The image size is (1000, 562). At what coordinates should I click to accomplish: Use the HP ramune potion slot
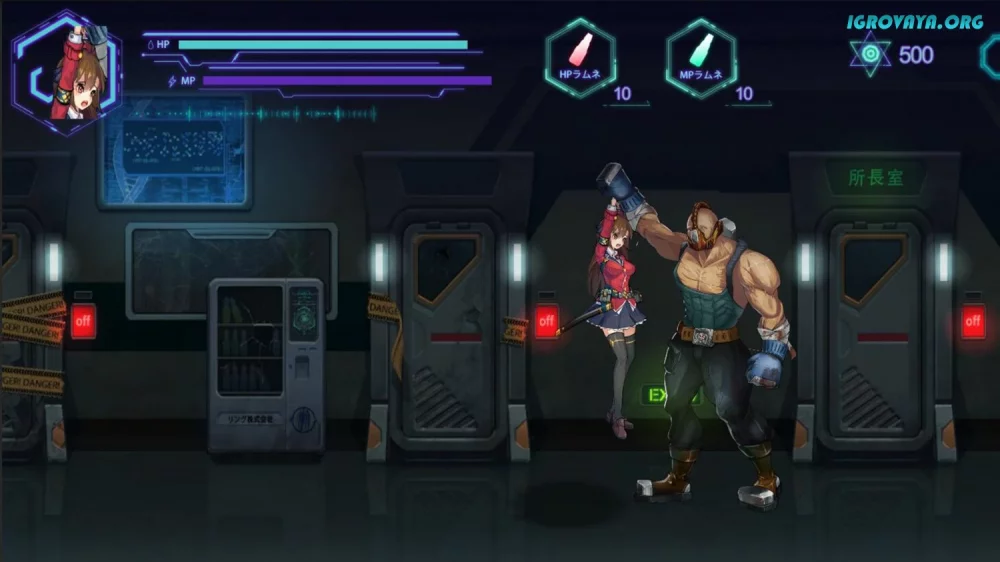click(x=580, y=58)
